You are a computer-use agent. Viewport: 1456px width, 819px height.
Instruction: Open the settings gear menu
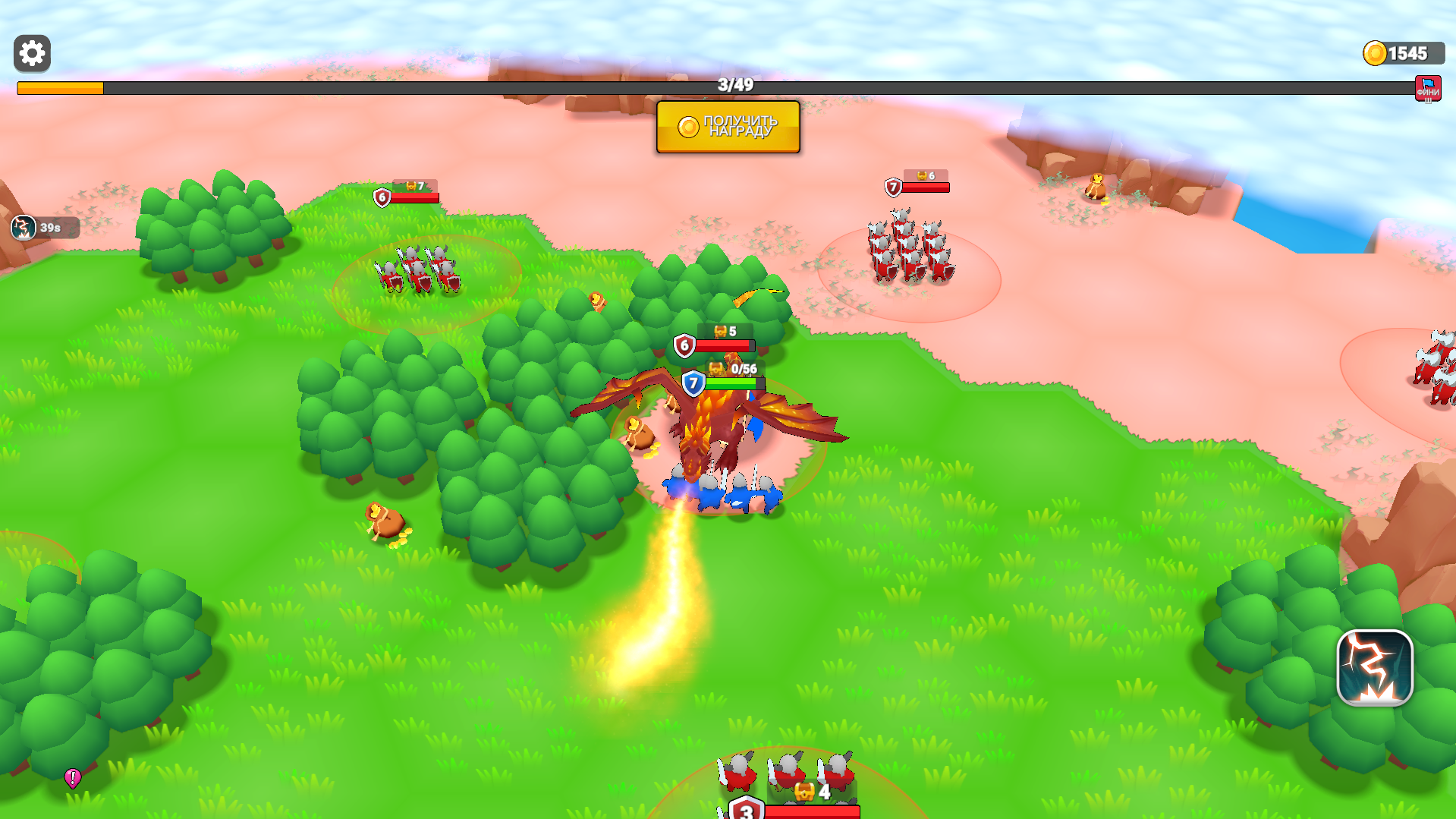[x=31, y=54]
